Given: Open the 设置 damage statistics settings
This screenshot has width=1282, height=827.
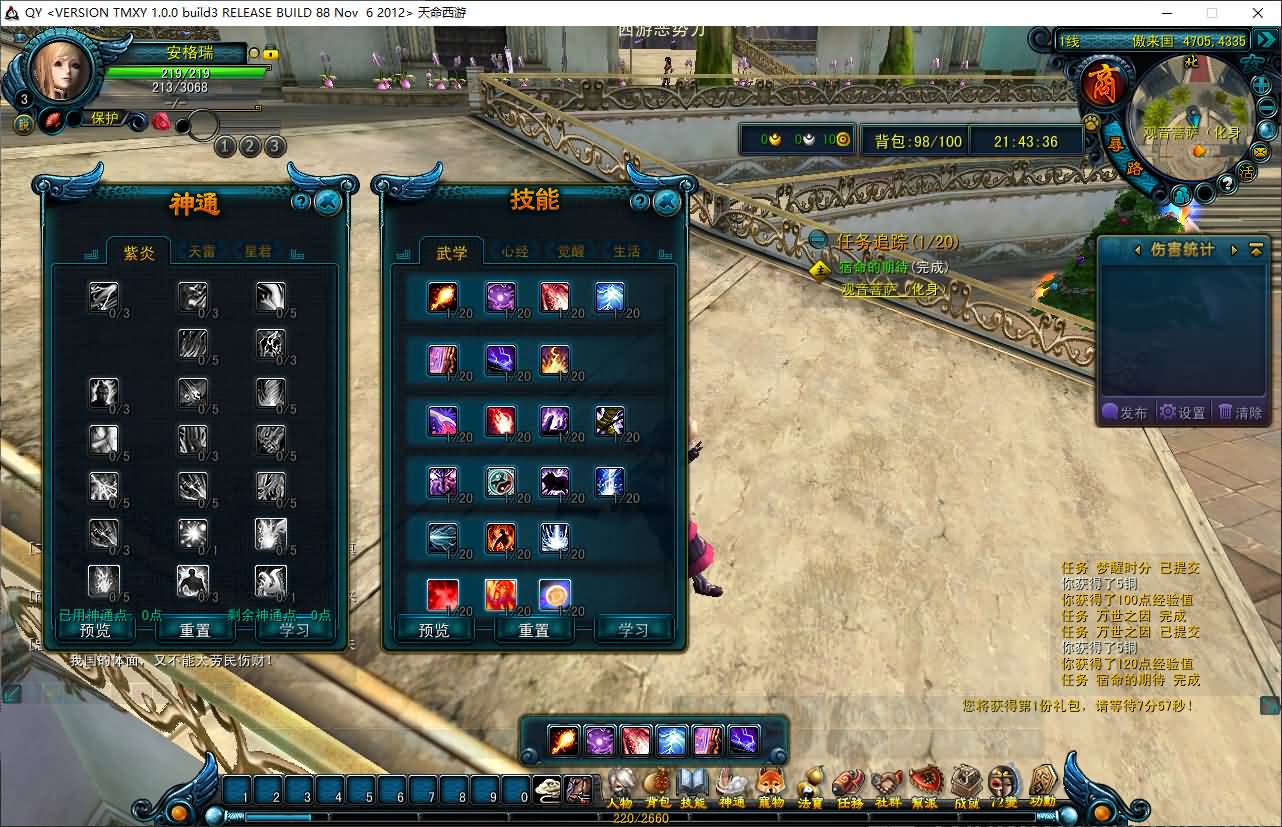Looking at the screenshot, I should (x=1183, y=412).
